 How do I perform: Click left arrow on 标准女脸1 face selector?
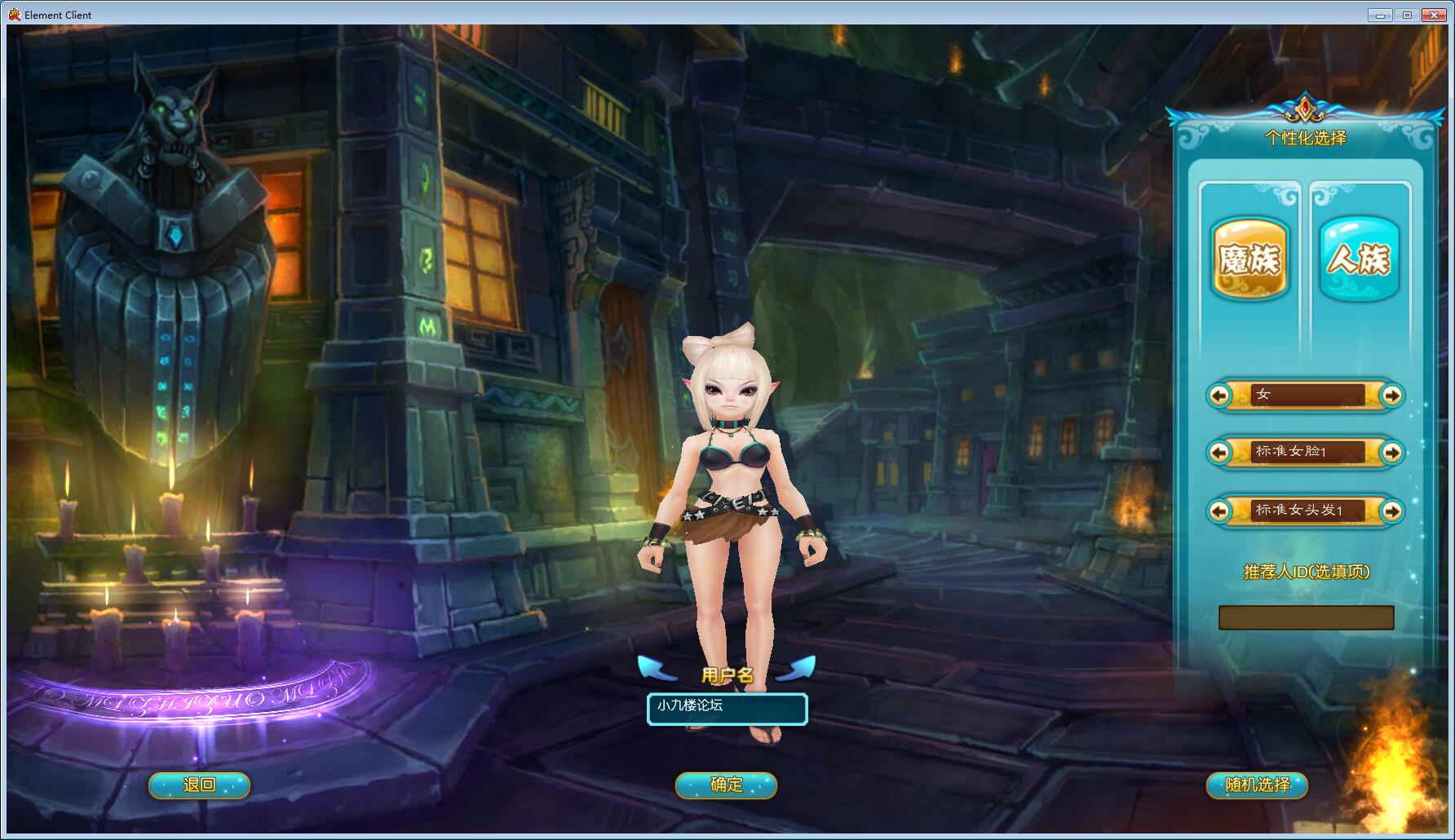[1219, 453]
